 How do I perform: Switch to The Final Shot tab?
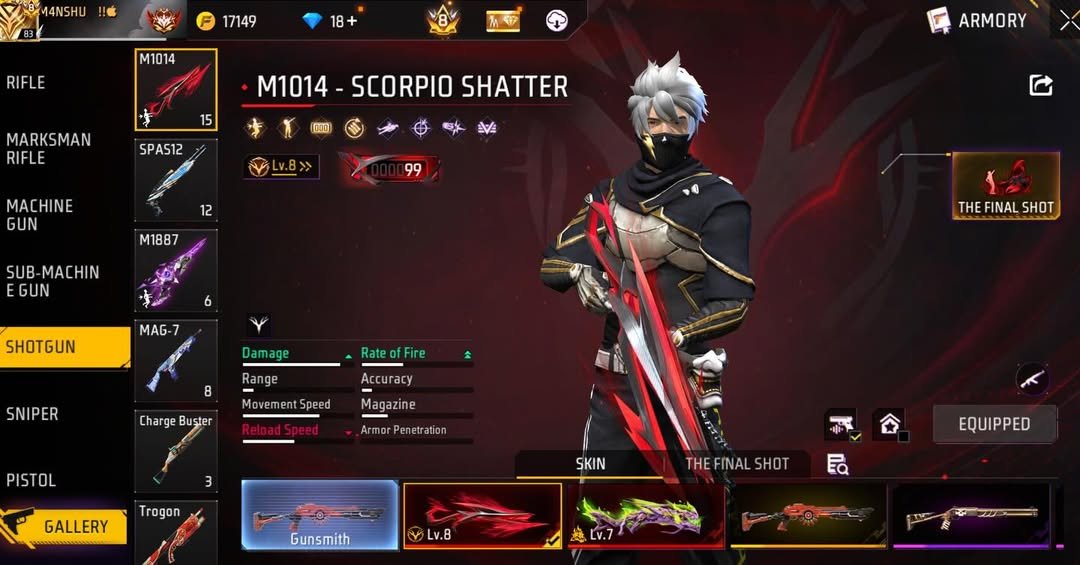click(737, 464)
